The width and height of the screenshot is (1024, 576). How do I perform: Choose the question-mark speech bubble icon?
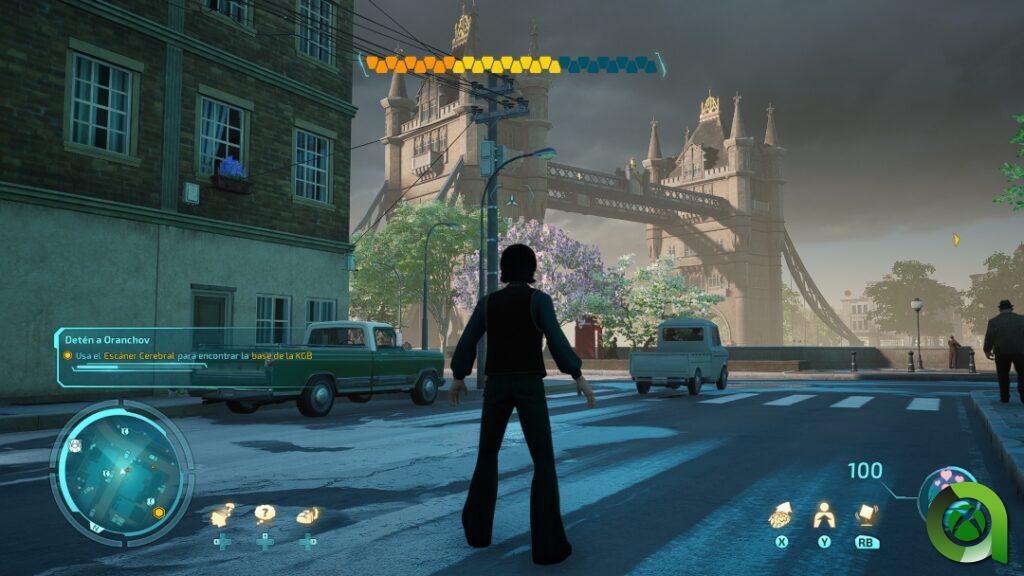pos(264,515)
